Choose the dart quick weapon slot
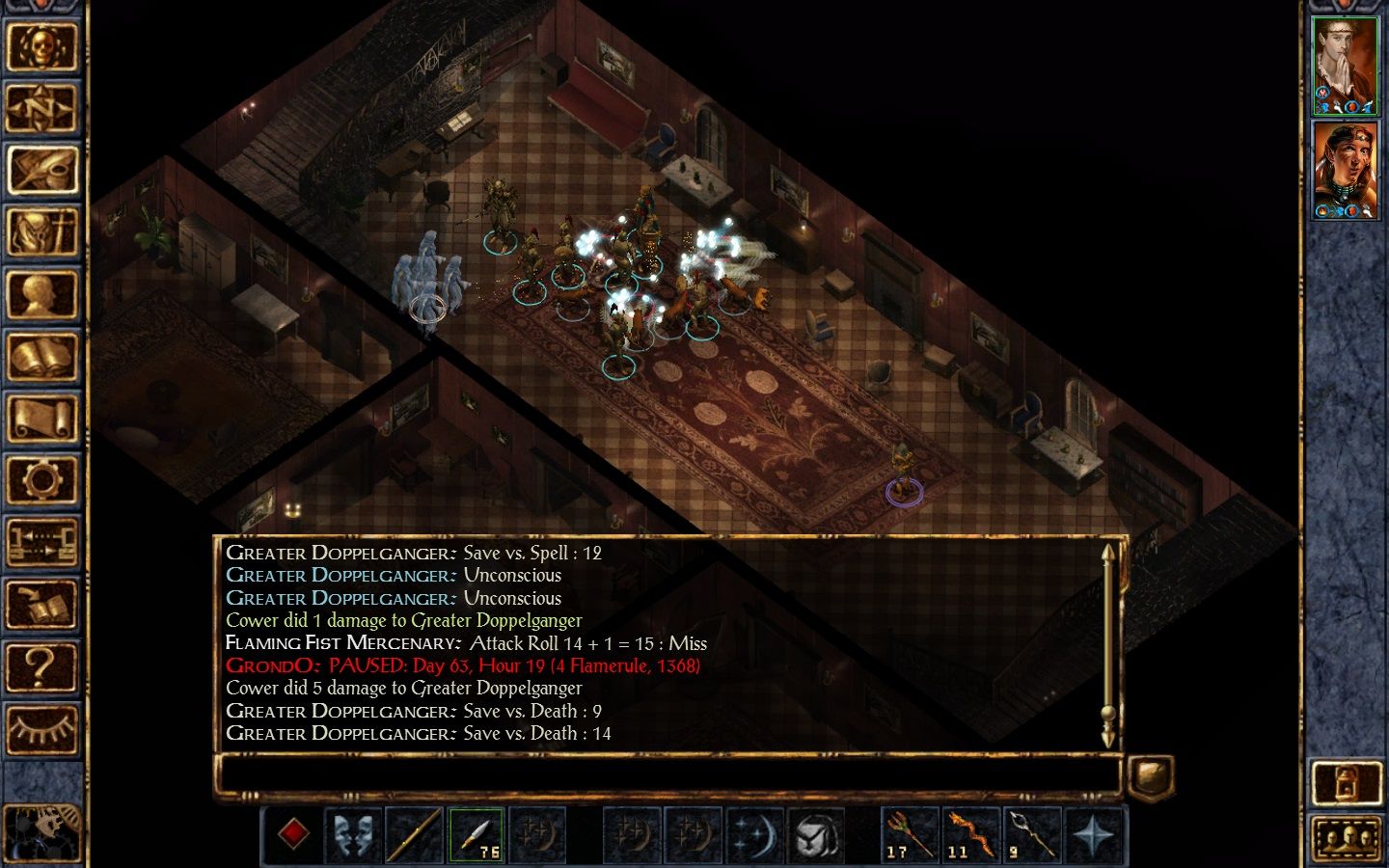Screen dimensions: 1389x868 coord(476,833)
